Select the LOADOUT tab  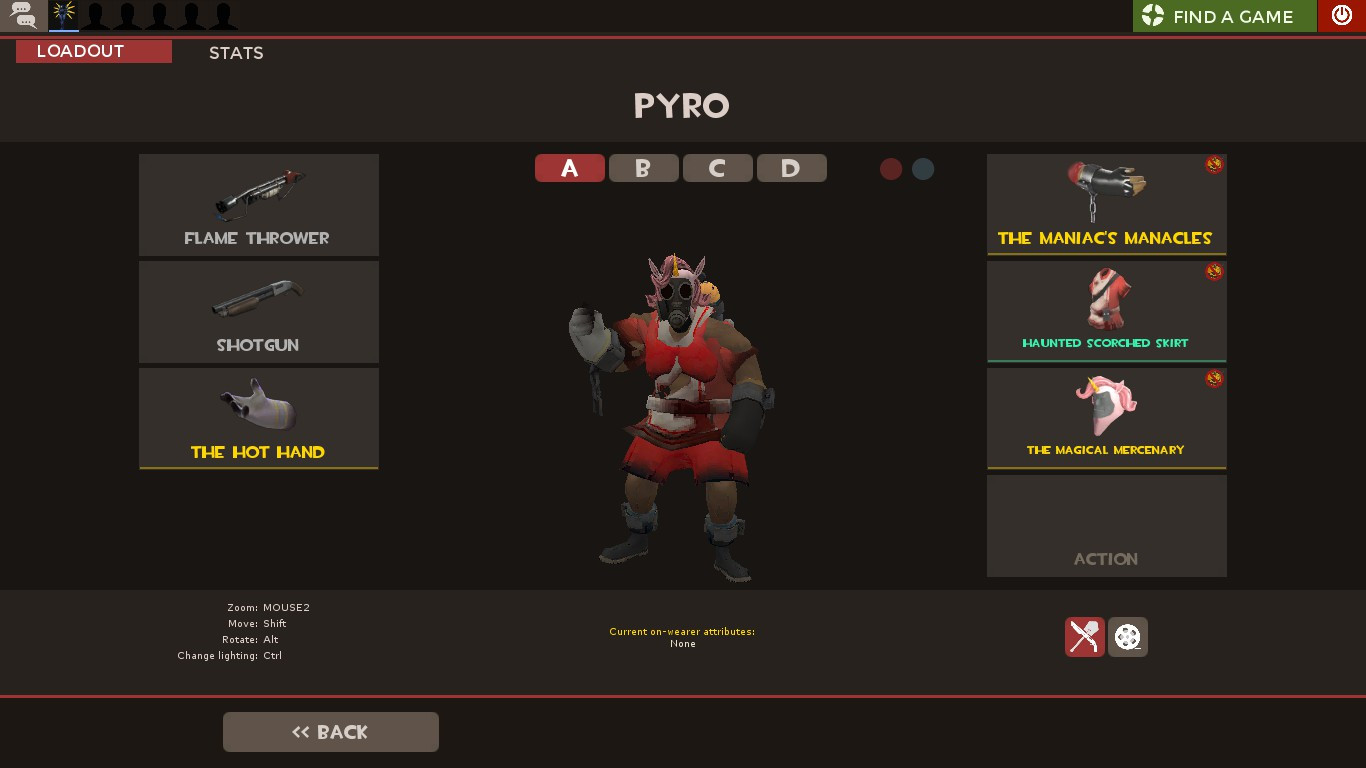[93, 51]
